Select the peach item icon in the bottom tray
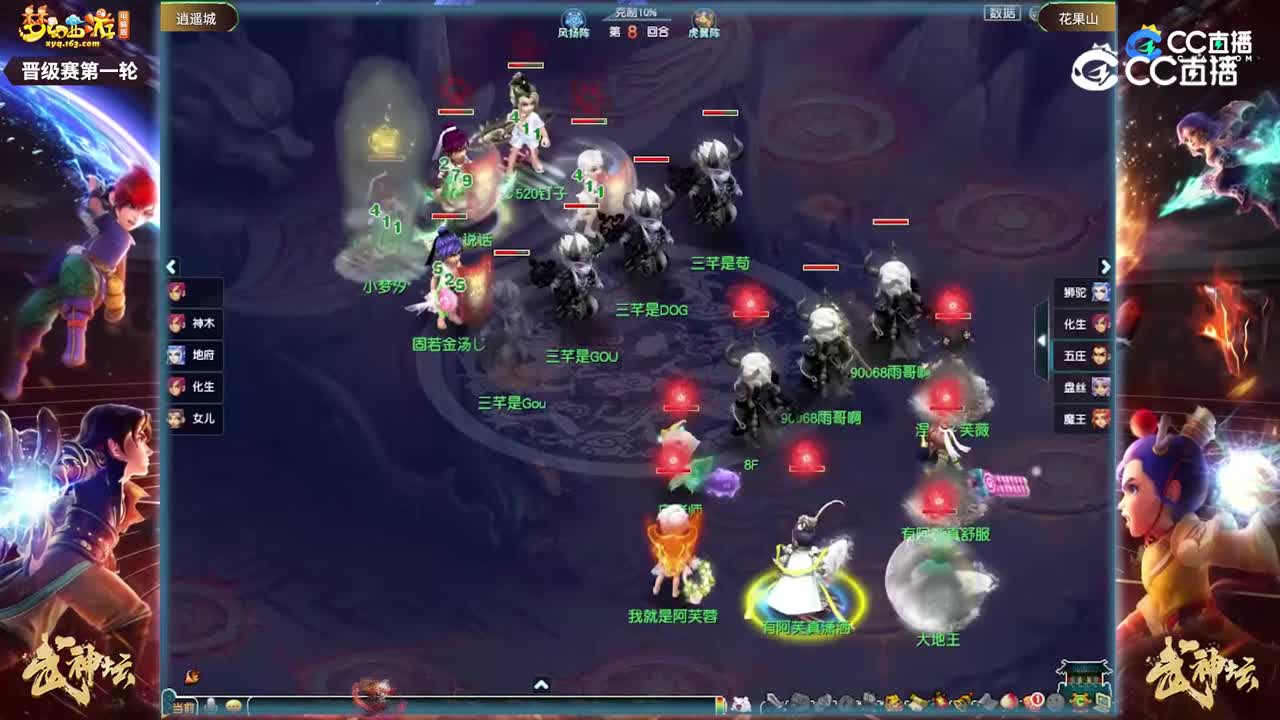Image resolution: width=1280 pixels, height=720 pixels. click(1009, 700)
